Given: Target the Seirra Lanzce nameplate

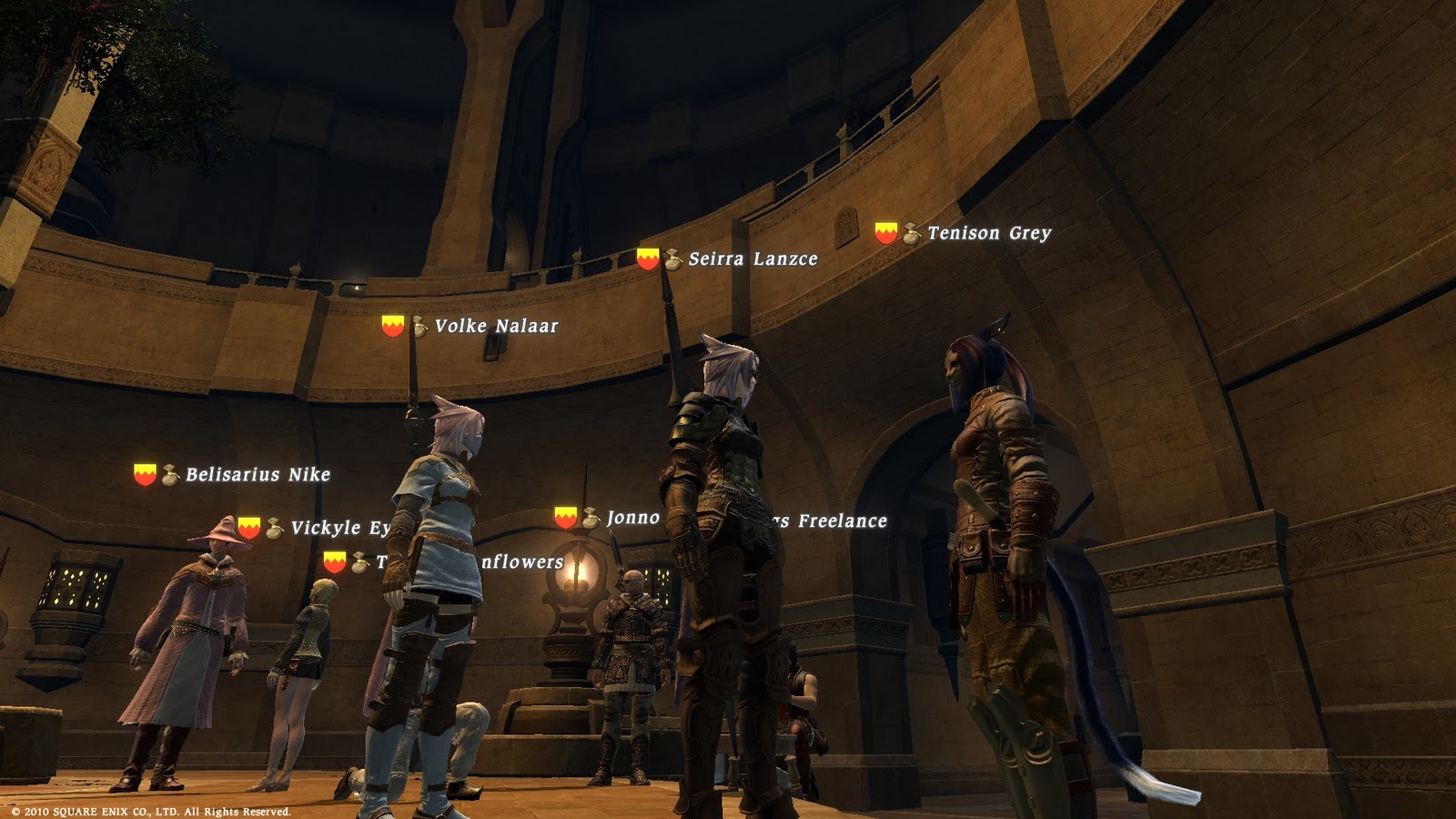Looking at the screenshot, I should [752, 259].
